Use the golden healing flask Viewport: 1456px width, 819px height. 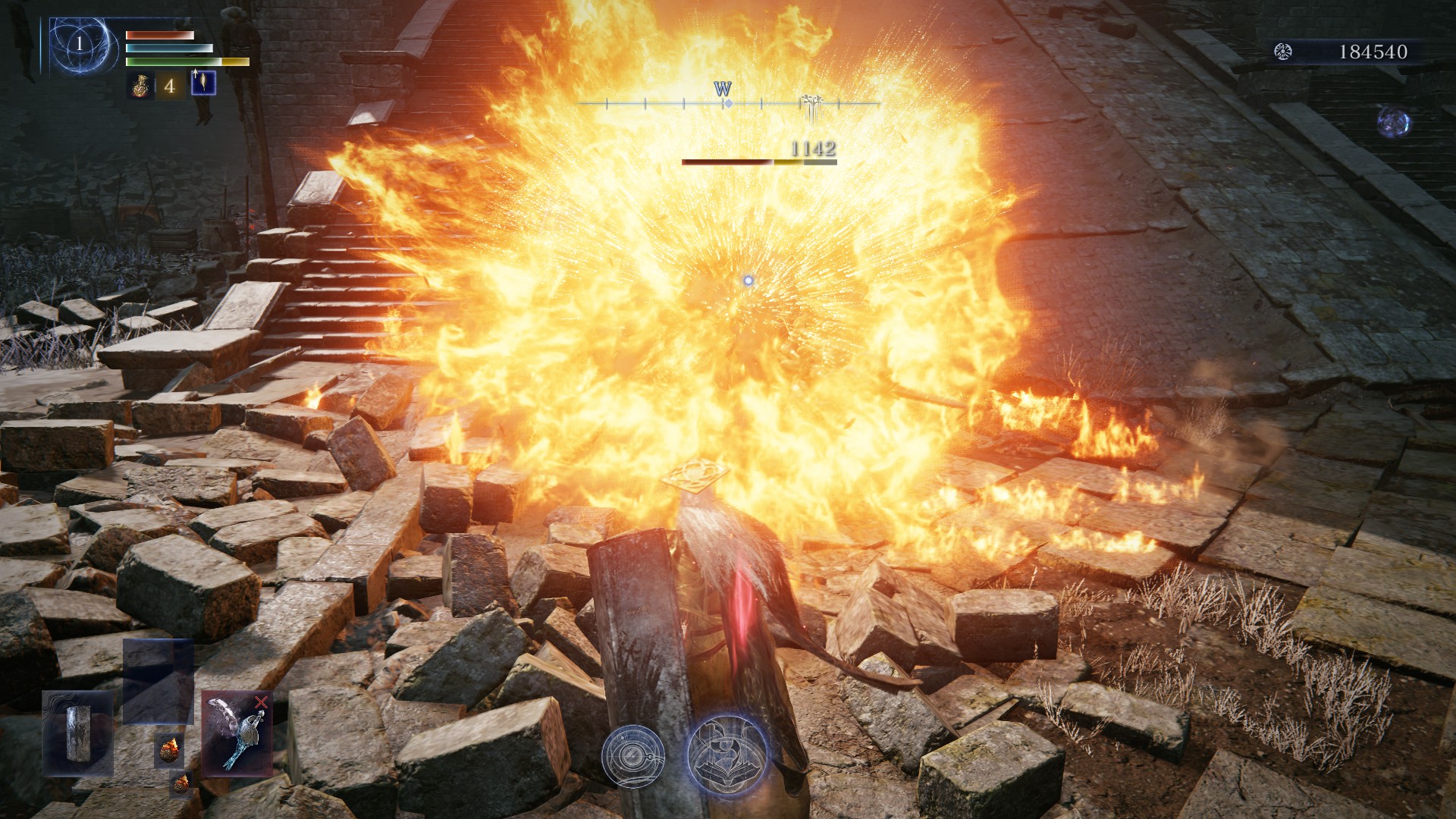coord(138,85)
